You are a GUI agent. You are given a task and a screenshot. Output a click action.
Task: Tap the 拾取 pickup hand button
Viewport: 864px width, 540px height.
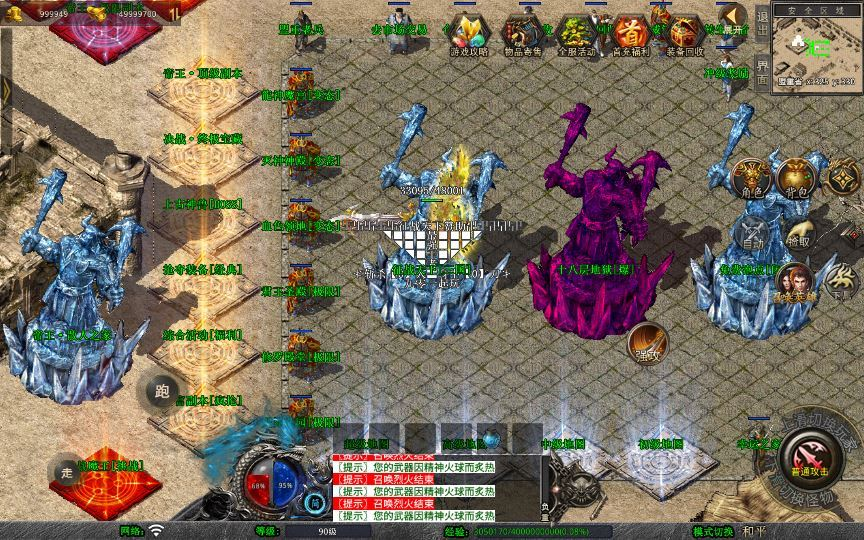(x=797, y=233)
